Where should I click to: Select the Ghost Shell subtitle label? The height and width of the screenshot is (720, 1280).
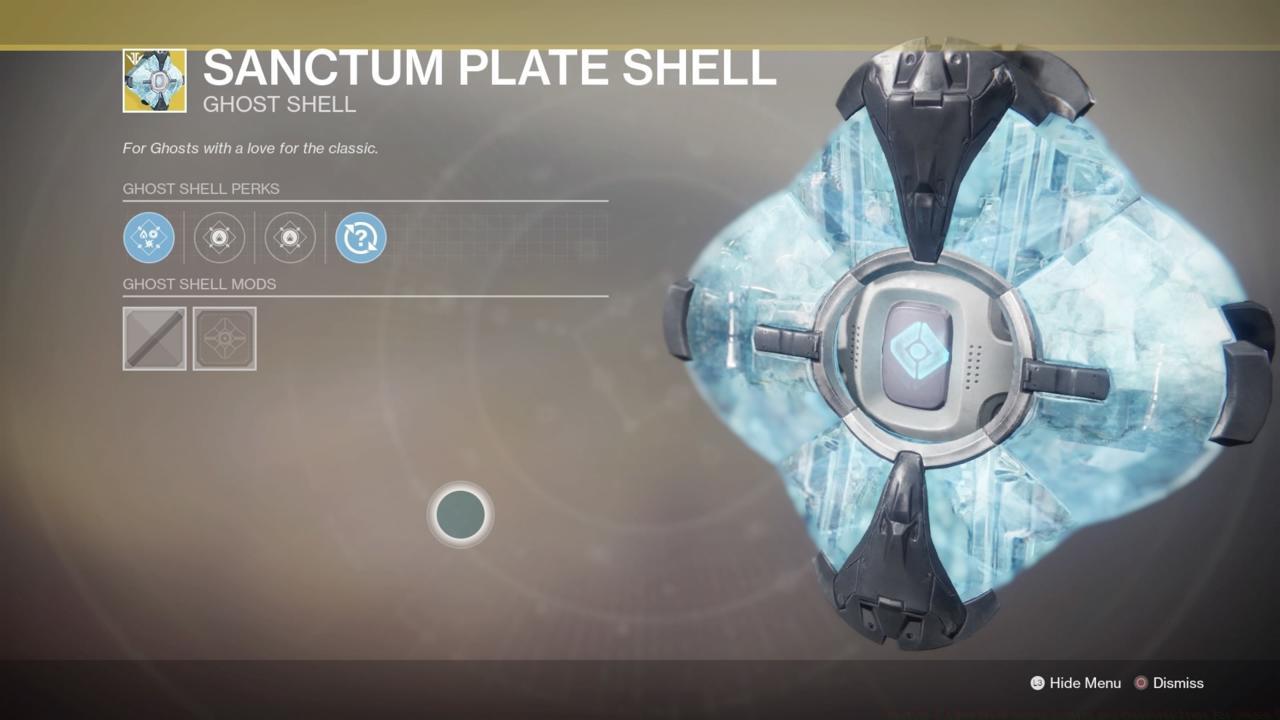point(279,104)
